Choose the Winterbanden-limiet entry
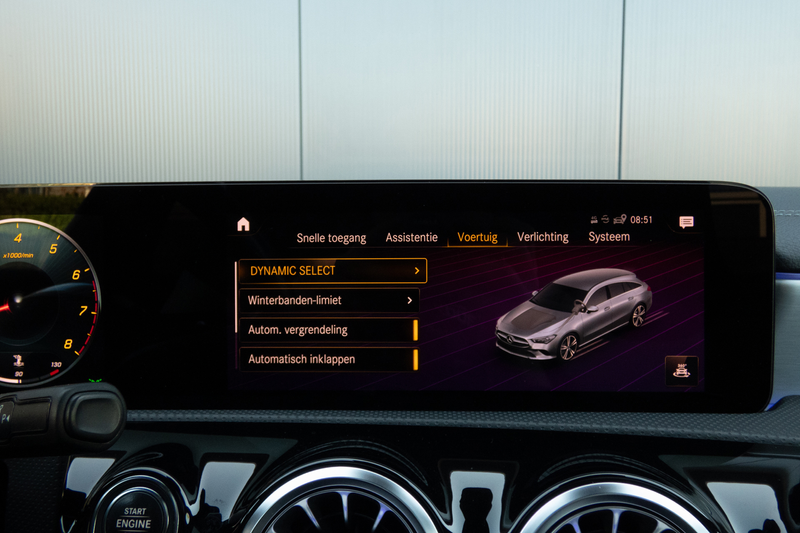 pos(329,300)
